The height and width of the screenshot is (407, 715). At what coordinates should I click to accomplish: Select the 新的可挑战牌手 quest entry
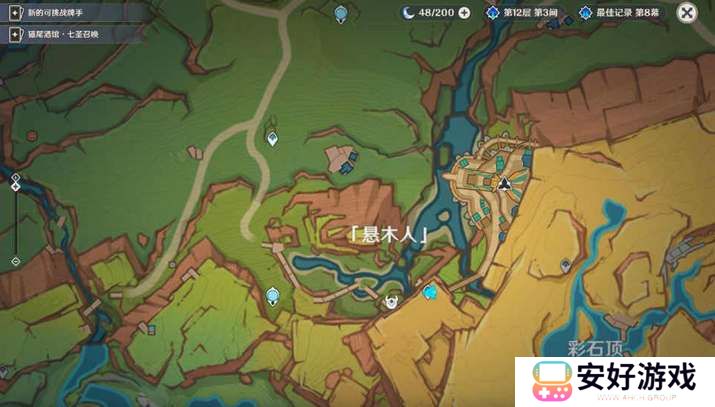[60, 11]
